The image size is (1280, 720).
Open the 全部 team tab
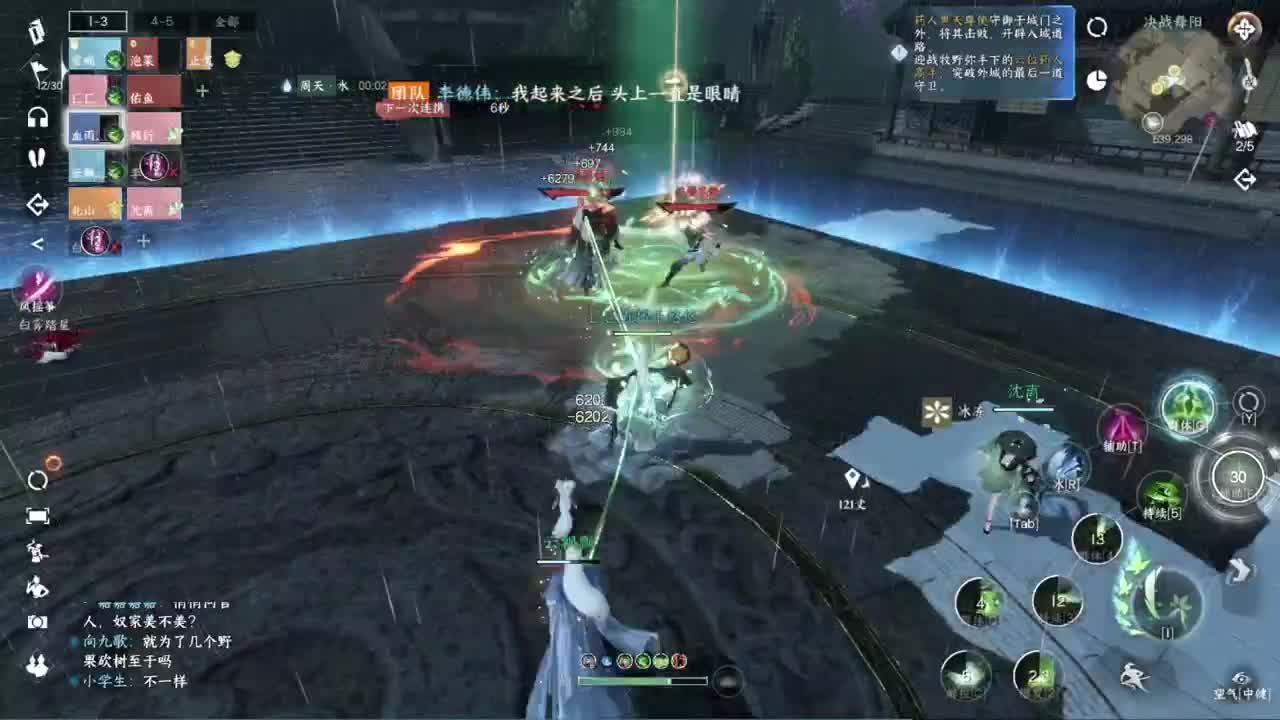pos(227,22)
